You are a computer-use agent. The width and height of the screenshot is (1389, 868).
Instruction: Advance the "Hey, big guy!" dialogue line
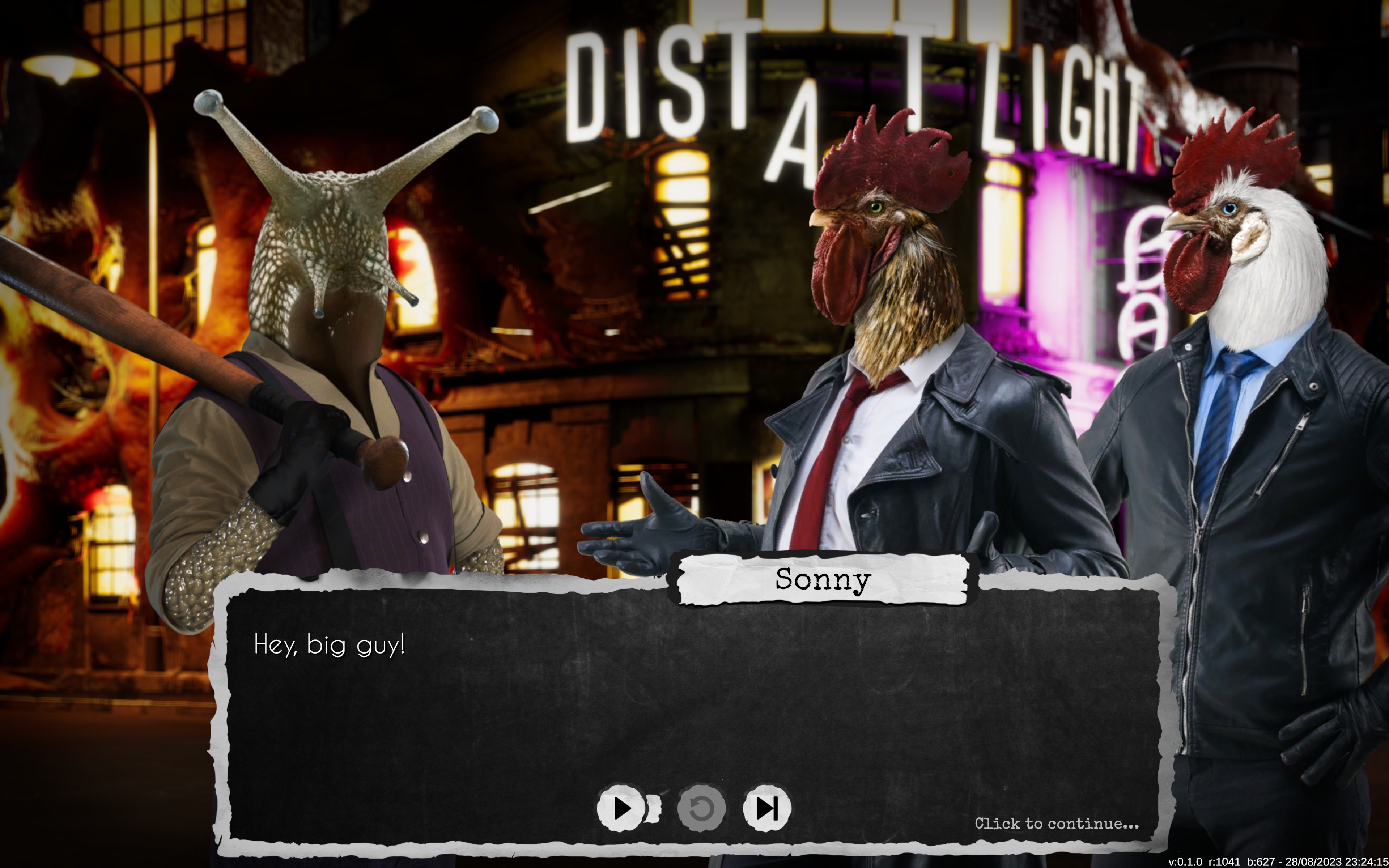tap(330, 645)
